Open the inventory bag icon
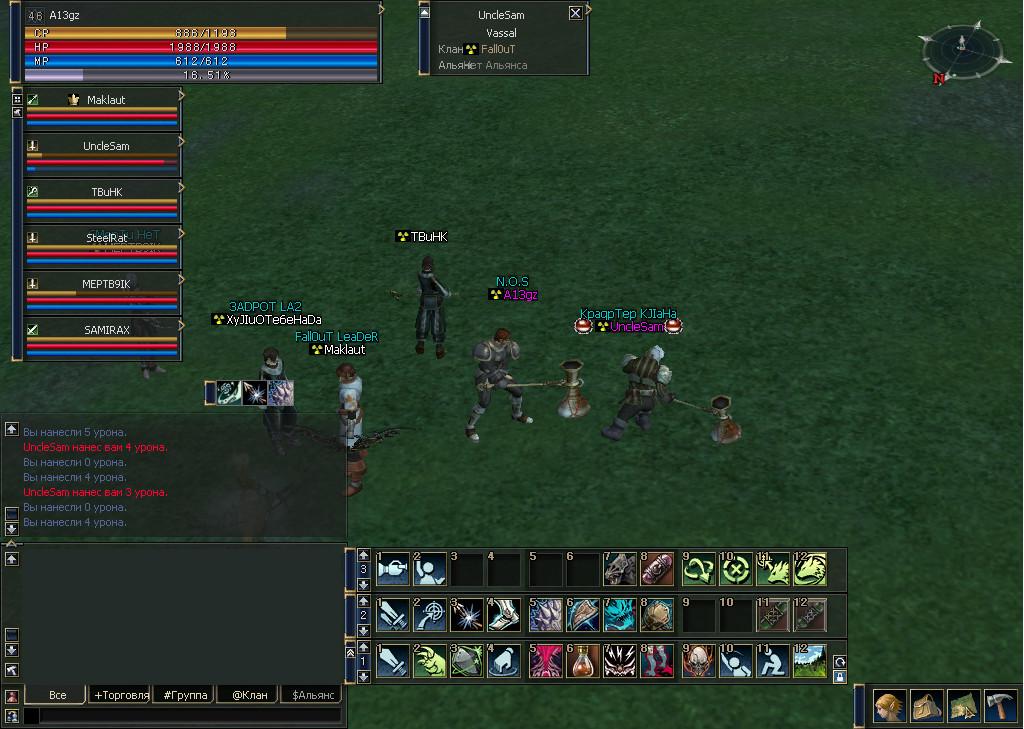1024x729 pixels. (x=926, y=706)
